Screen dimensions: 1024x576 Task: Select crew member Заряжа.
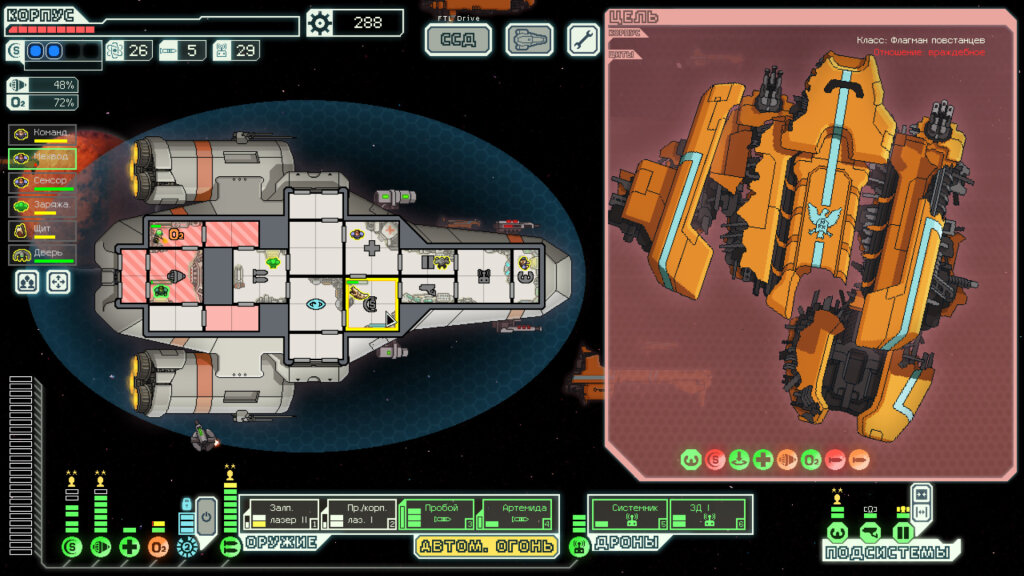click(x=42, y=207)
